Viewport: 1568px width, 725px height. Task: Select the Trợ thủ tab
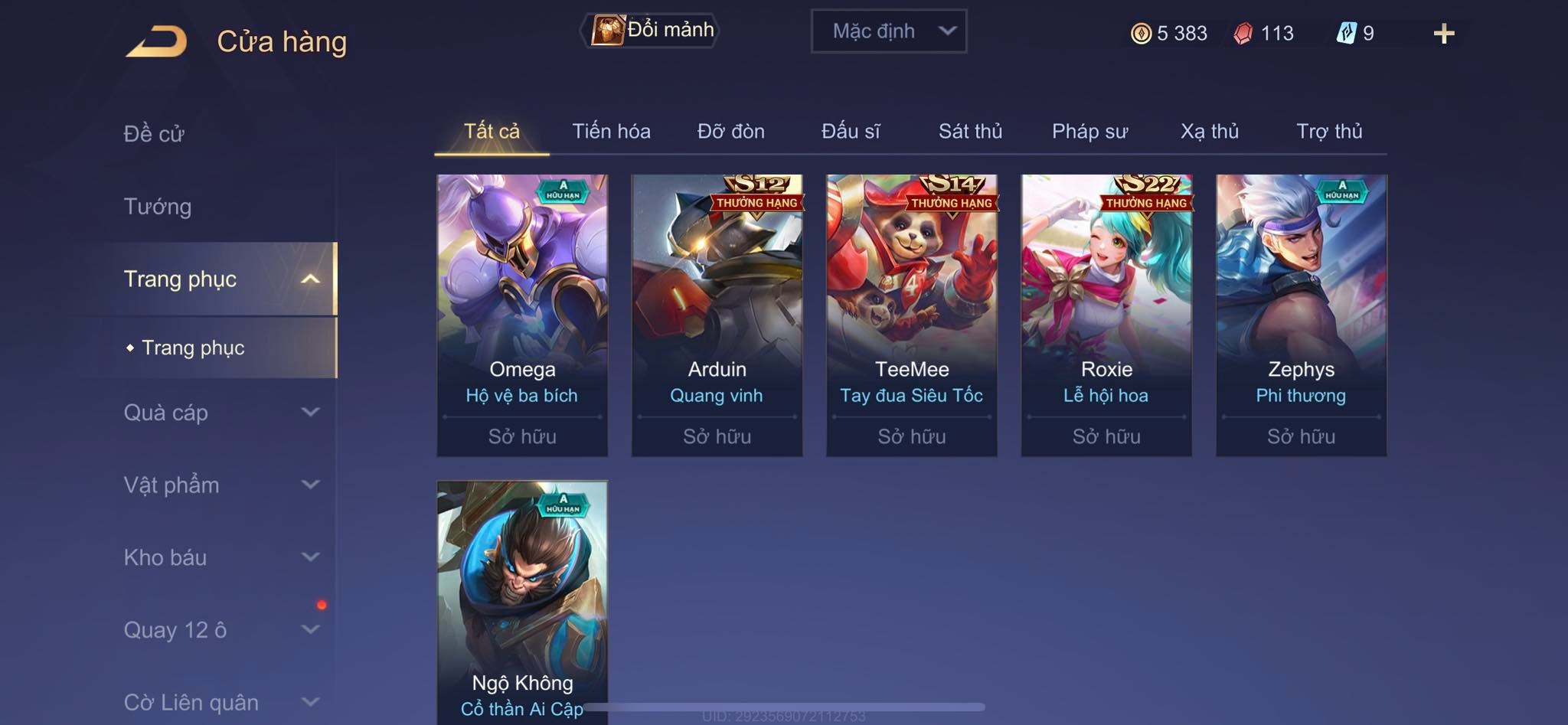[1329, 132]
